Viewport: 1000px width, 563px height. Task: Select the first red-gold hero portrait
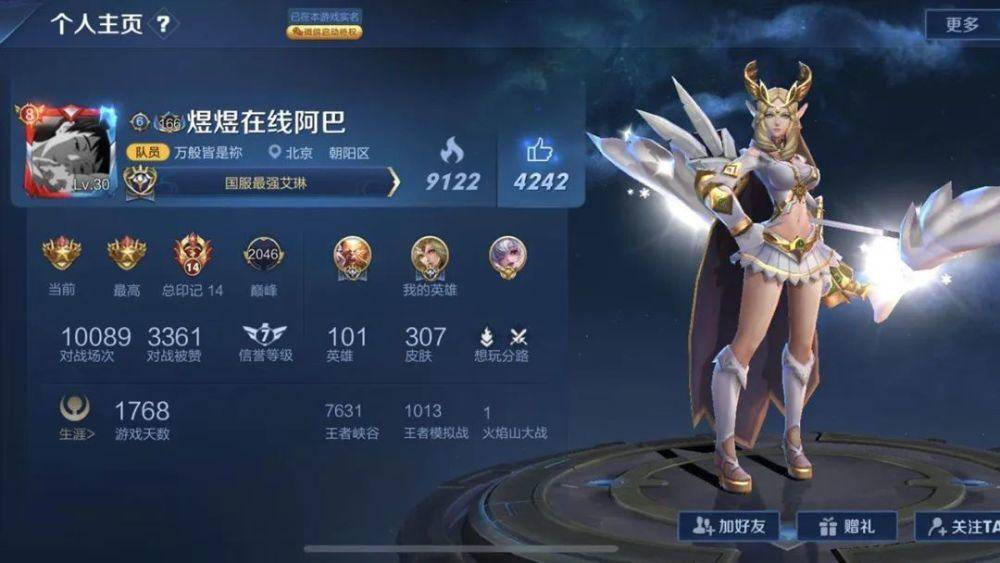[352, 257]
